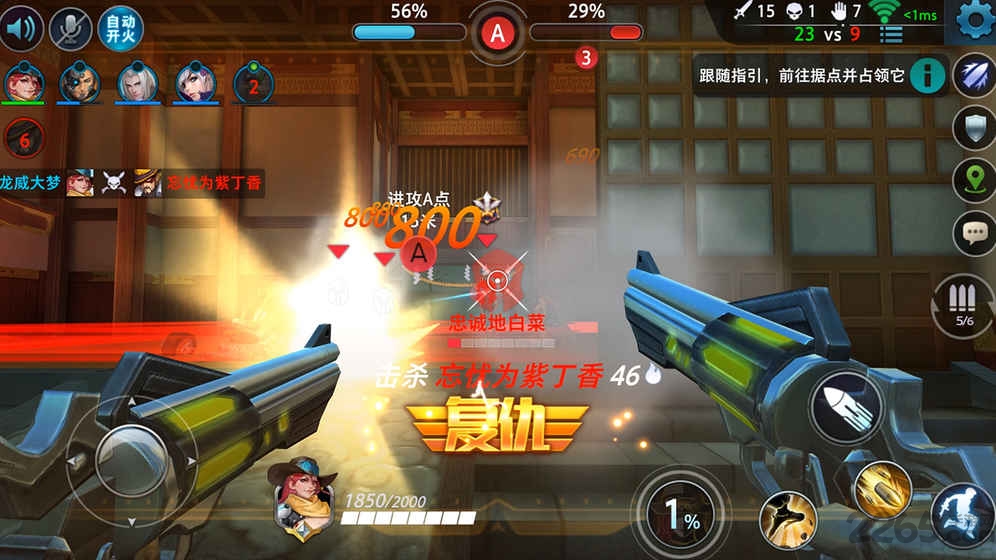Open the gear settings menu

[x=974, y=20]
